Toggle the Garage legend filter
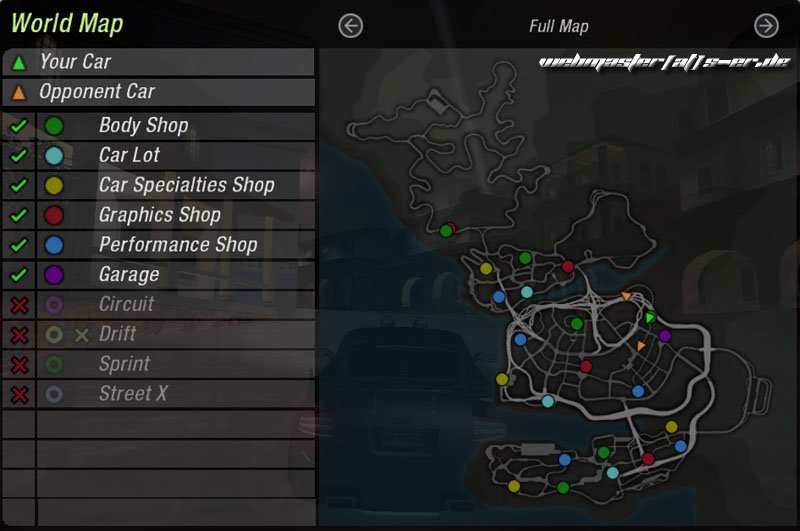The width and height of the screenshot is (800, 531). (x=18, y=274)
